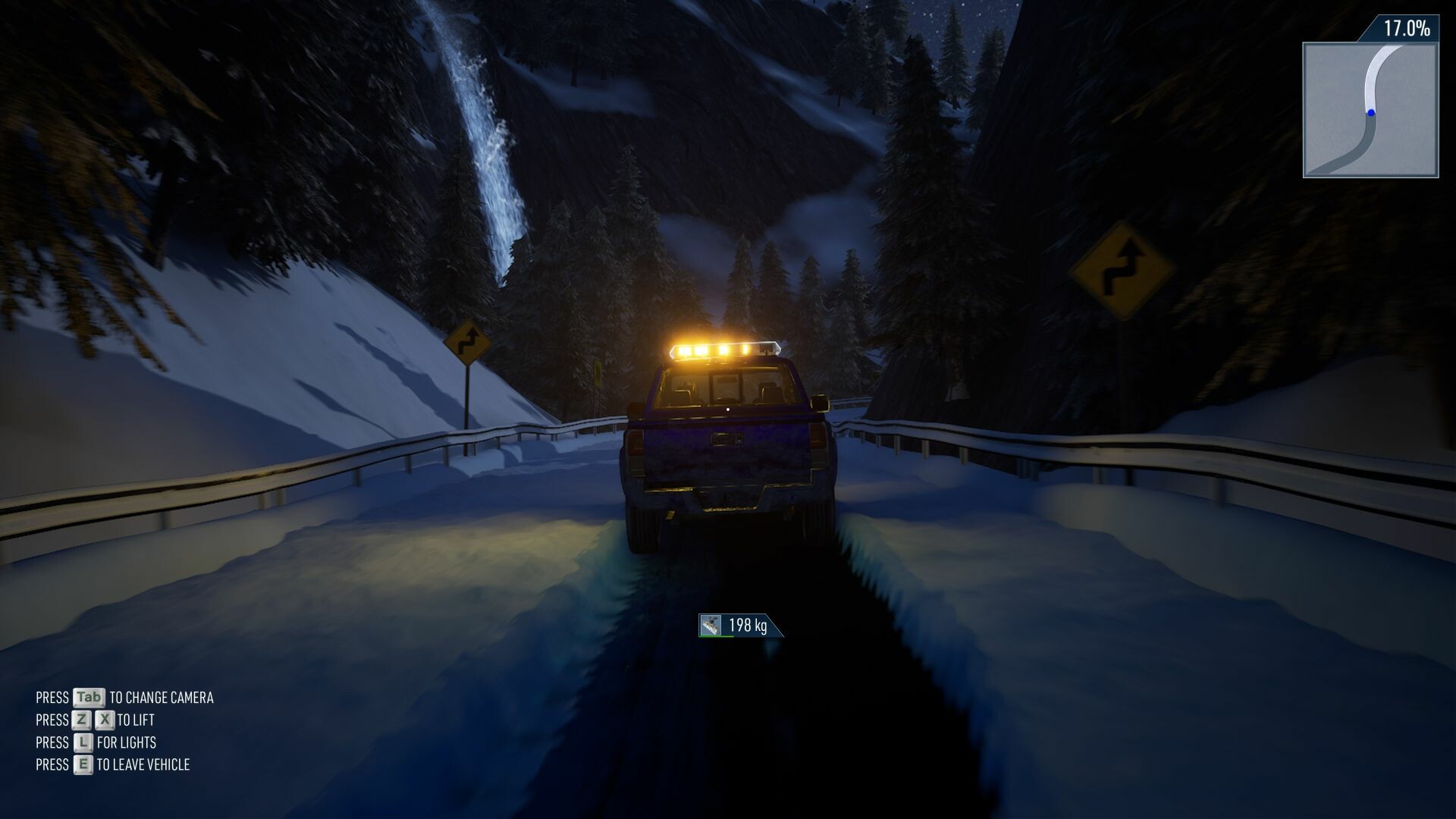Image resolution: width=1456 pixels, height=819 pixels.
Task: Click the Z key icon in lift prompt
Action: pos(81,720)
